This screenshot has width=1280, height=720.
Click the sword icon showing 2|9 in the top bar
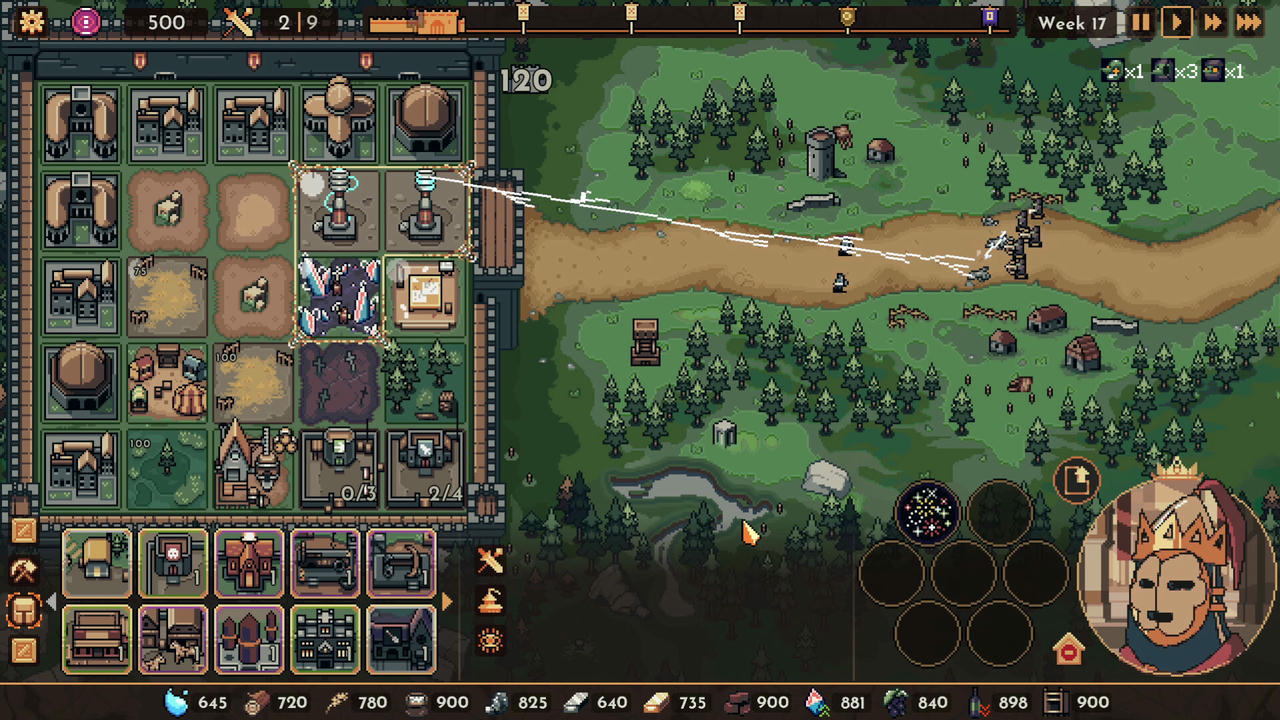point(240,22)
